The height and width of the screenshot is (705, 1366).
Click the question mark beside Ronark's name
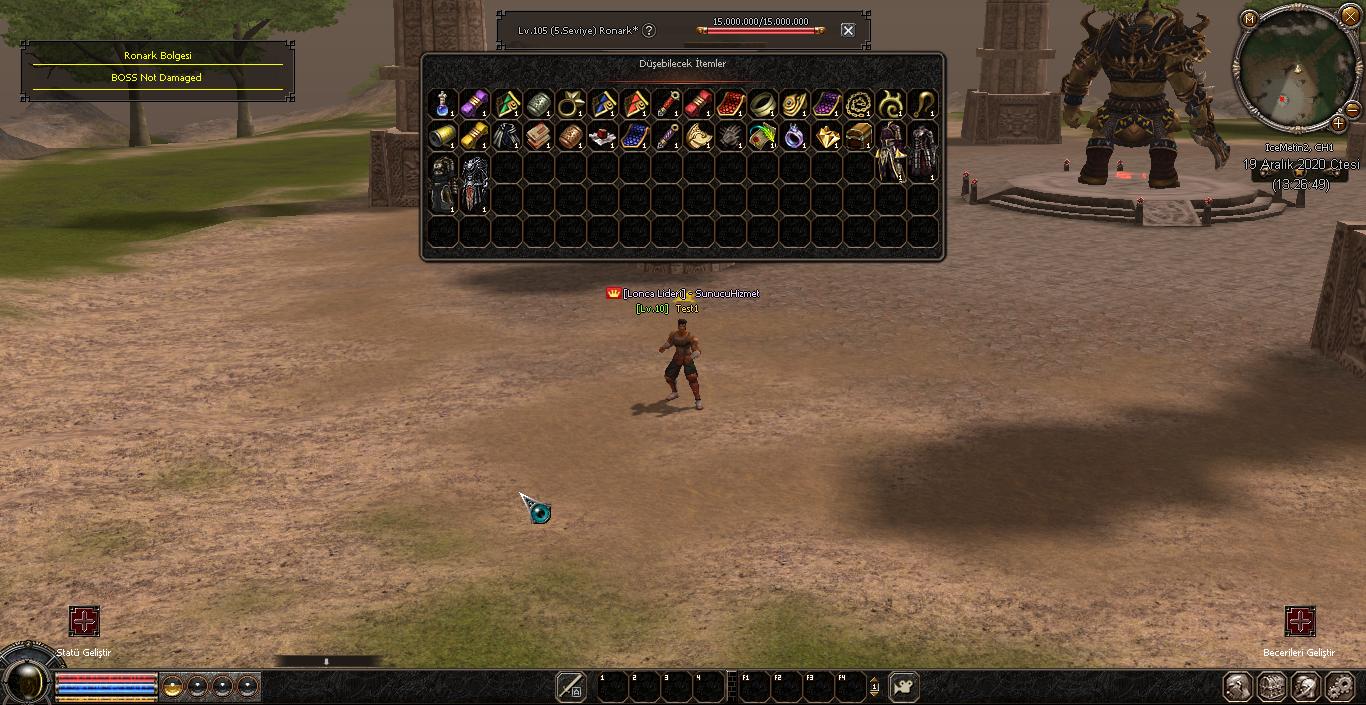pyautogui.click(x=649, y=30)
